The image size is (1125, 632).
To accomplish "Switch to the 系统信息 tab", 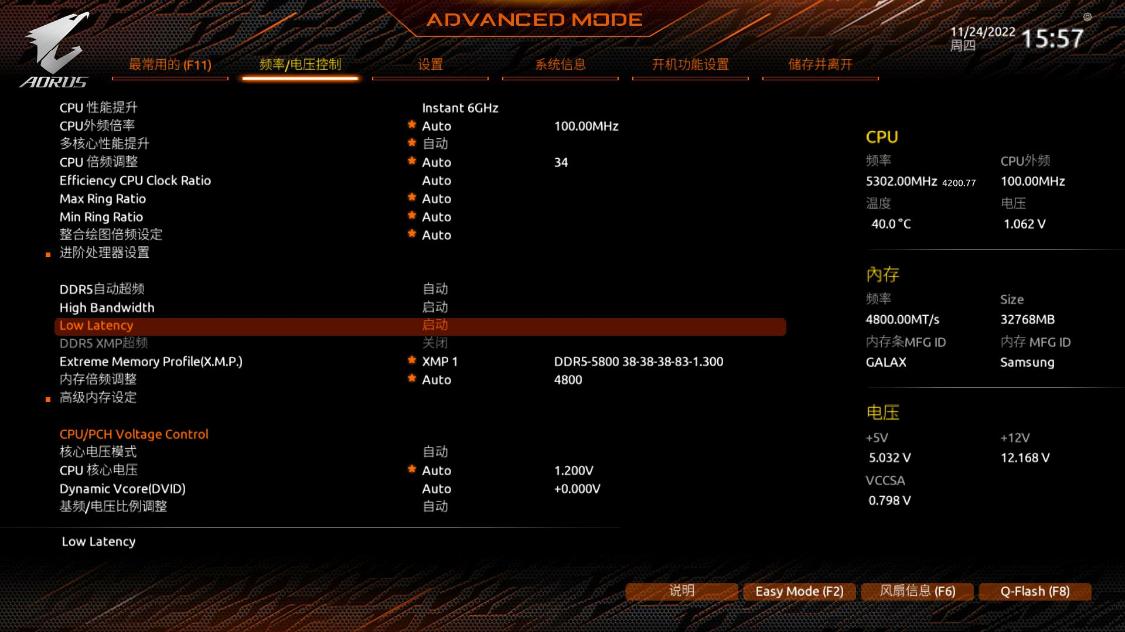I will 560,65.
